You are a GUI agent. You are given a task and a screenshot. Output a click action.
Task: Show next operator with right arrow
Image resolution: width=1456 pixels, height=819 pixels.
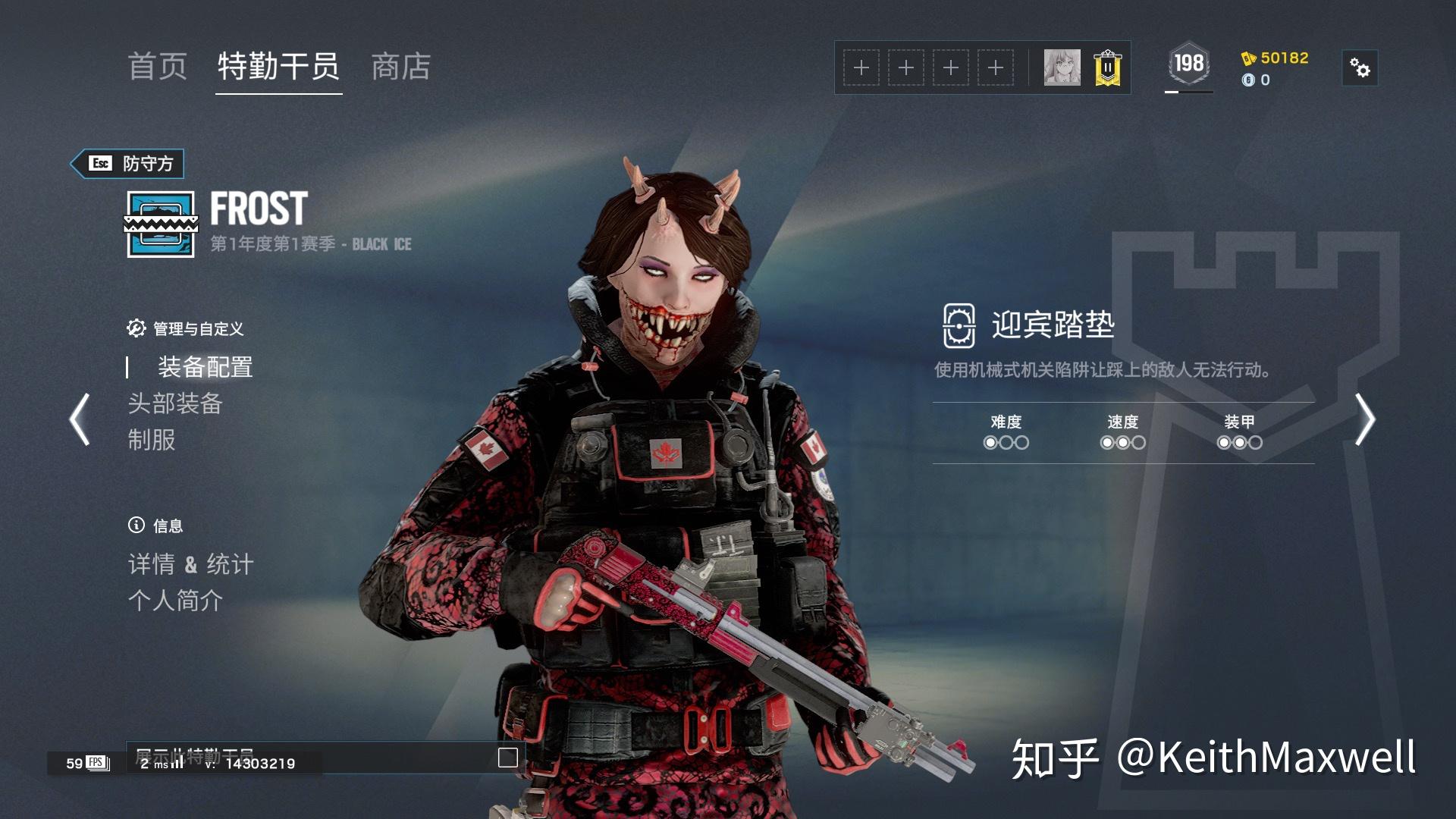(1365, 419)
